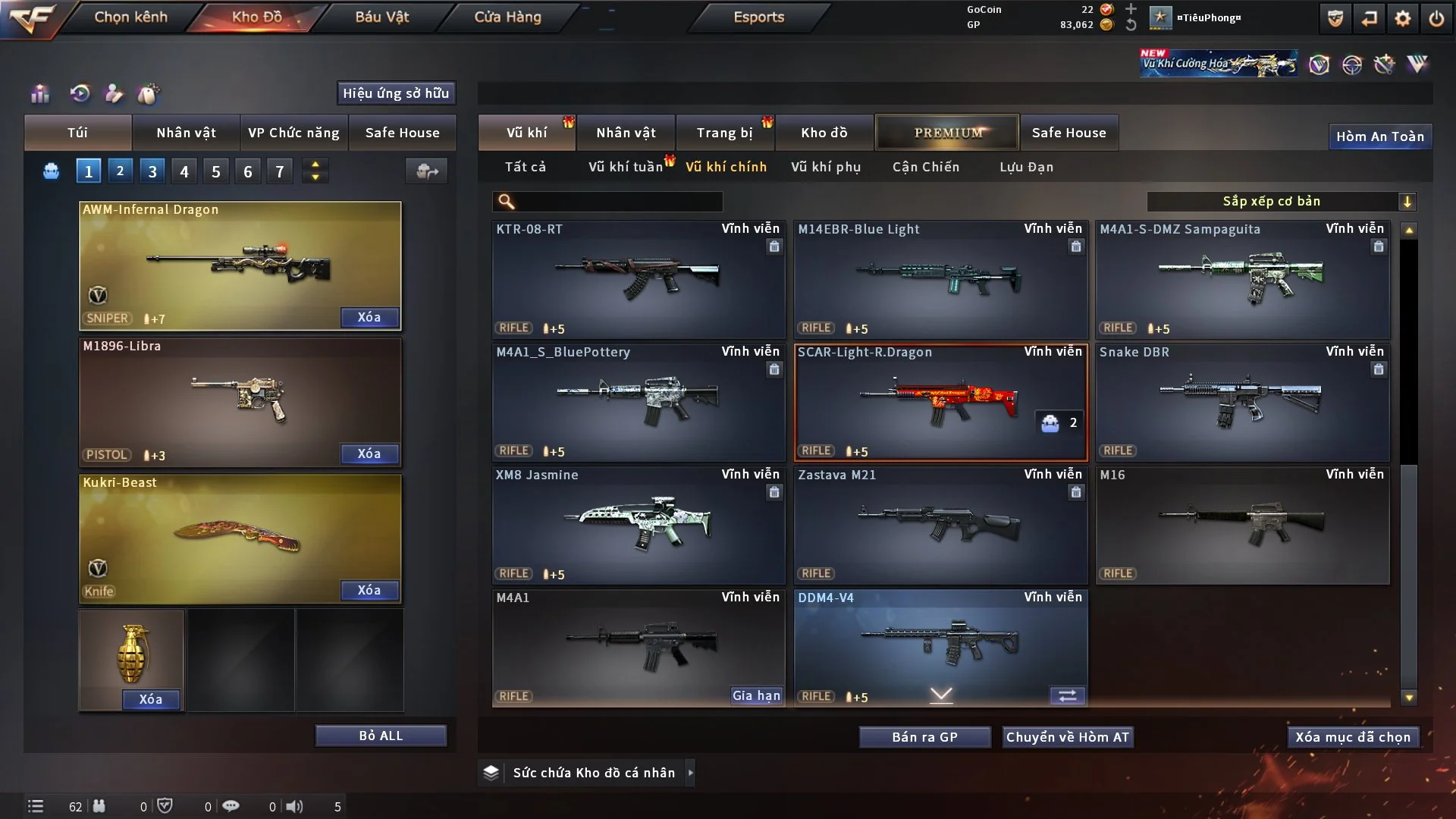Click the lucky bag icon beside the character icon

coord(149,93)
